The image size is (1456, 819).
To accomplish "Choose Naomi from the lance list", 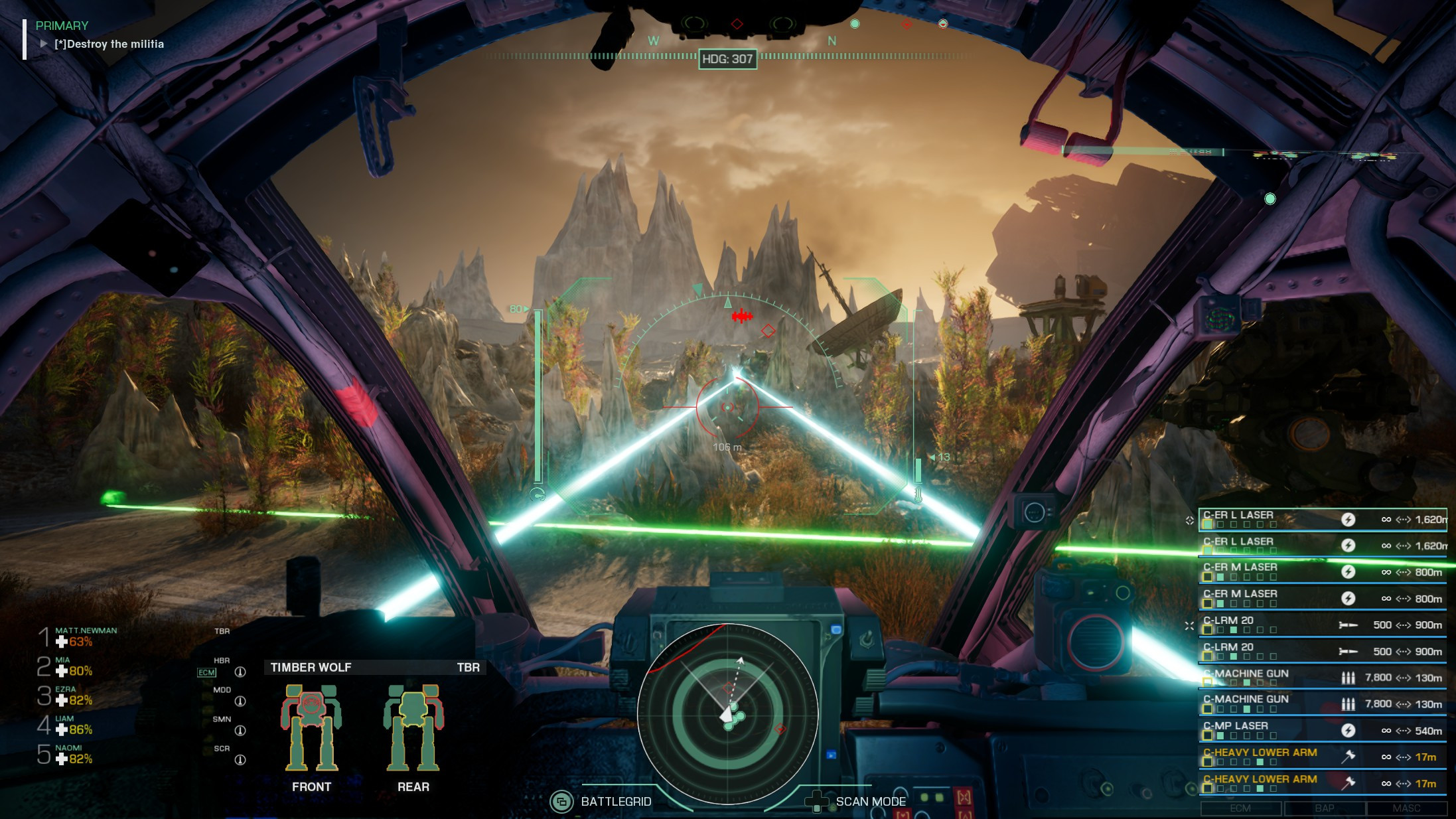I will coord(73,754).
